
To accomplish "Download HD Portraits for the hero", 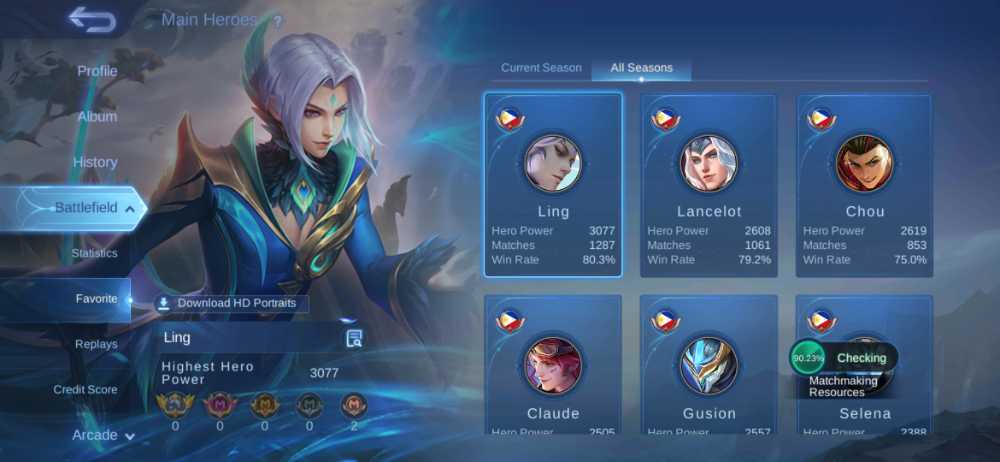I will click(232, 303).
